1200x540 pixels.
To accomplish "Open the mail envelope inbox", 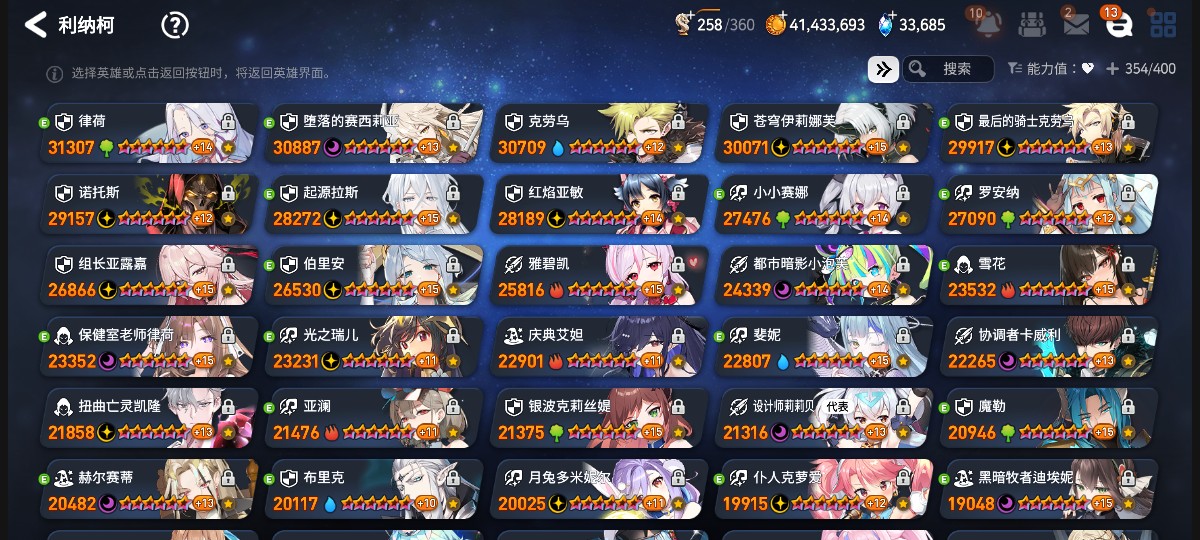I will [x=1076, y=25].
